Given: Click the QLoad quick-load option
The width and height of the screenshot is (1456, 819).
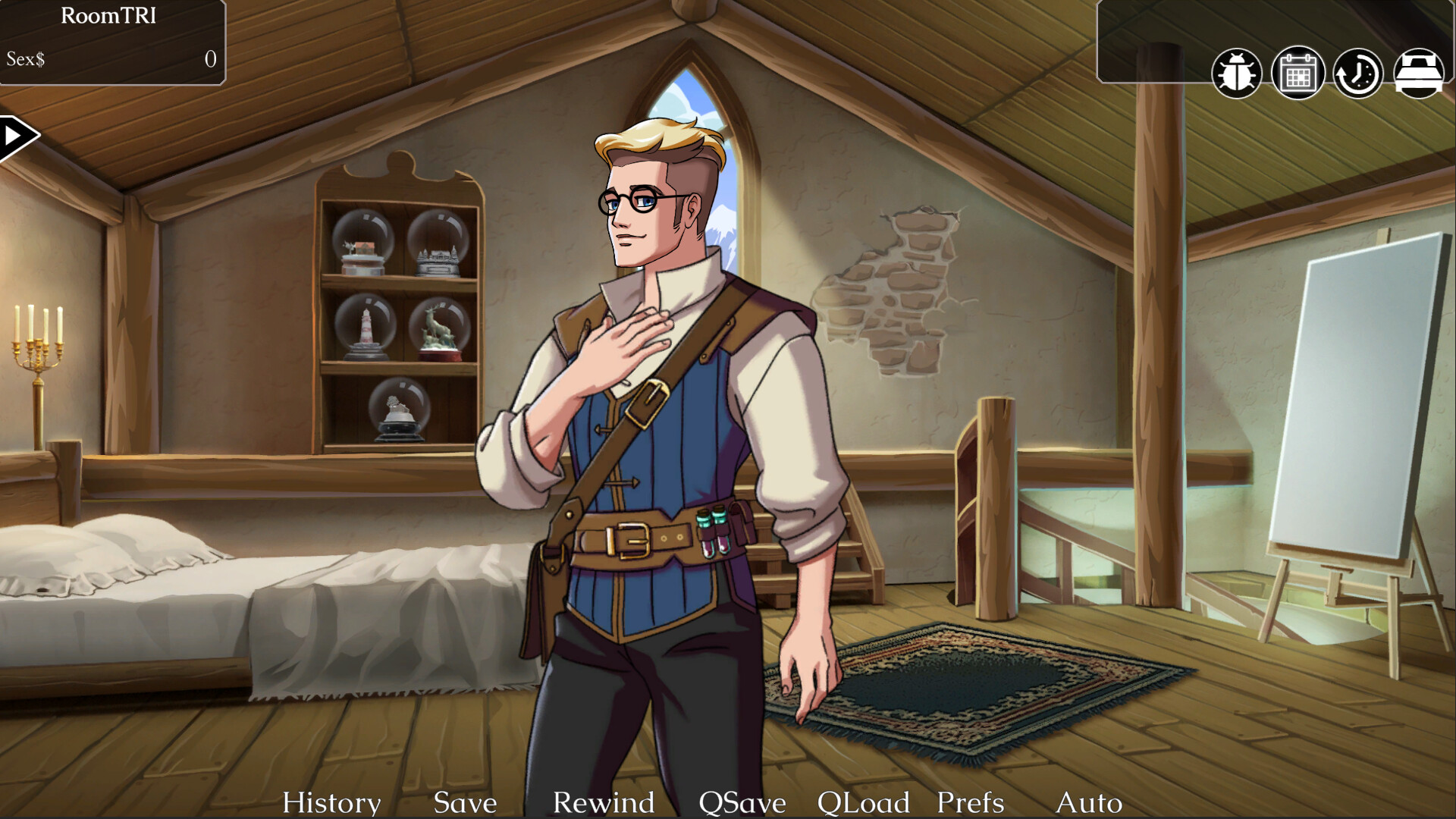Looking at the screenshot, I should click(864, 802).
